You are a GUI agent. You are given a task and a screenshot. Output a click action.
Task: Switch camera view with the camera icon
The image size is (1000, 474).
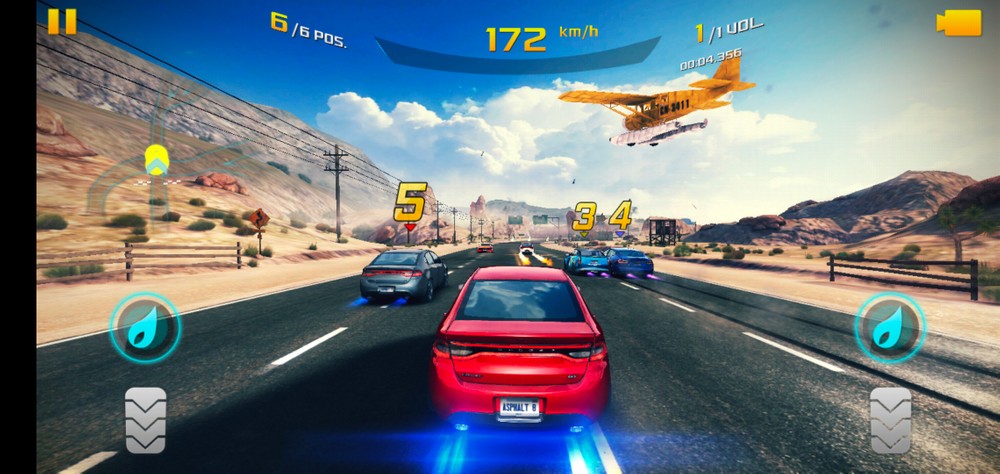tap(959, 23)
